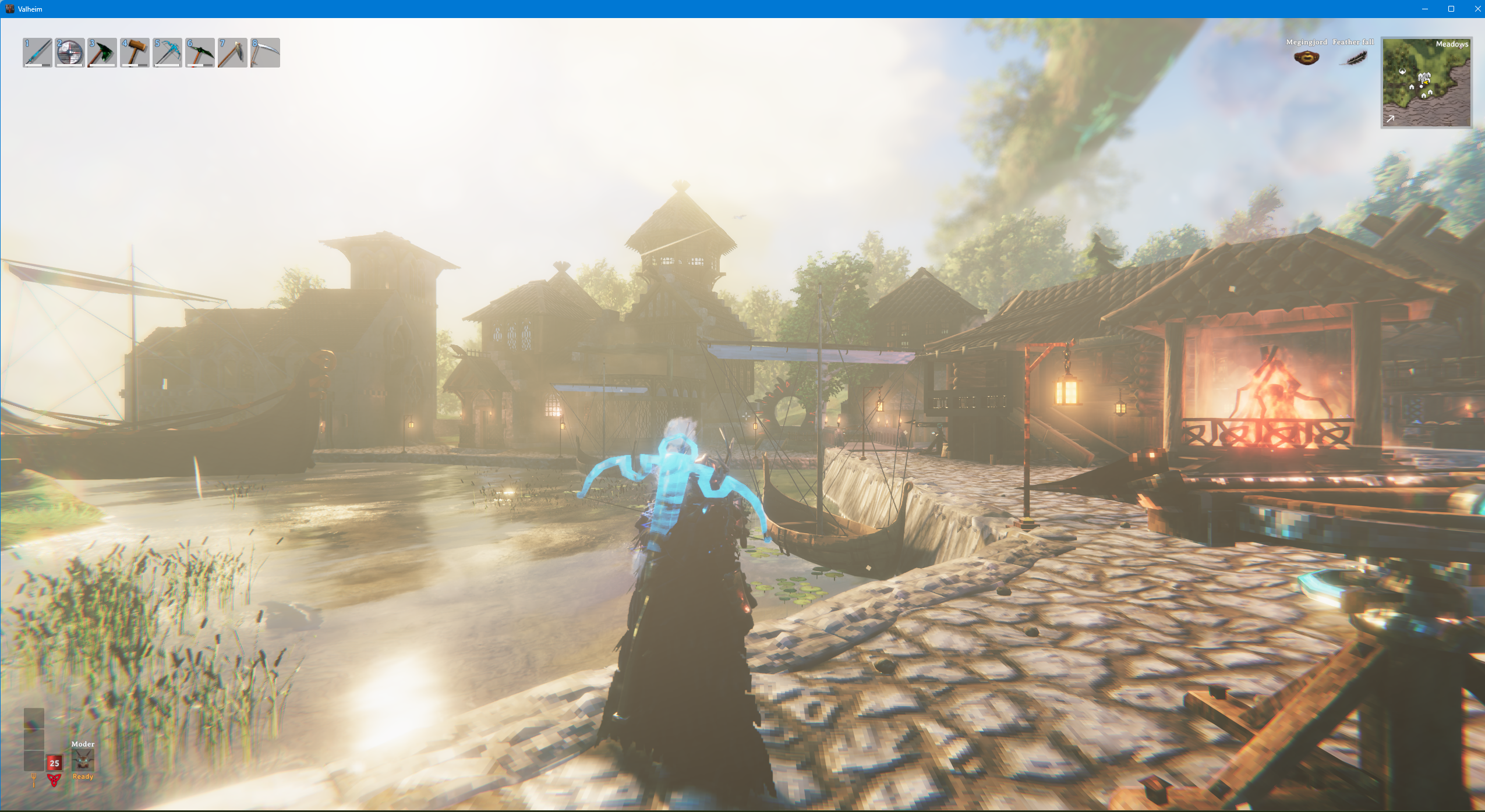Screen dimensions: 1485x812
Task: Open the Meadows minimap
Action: (1426, 83)
